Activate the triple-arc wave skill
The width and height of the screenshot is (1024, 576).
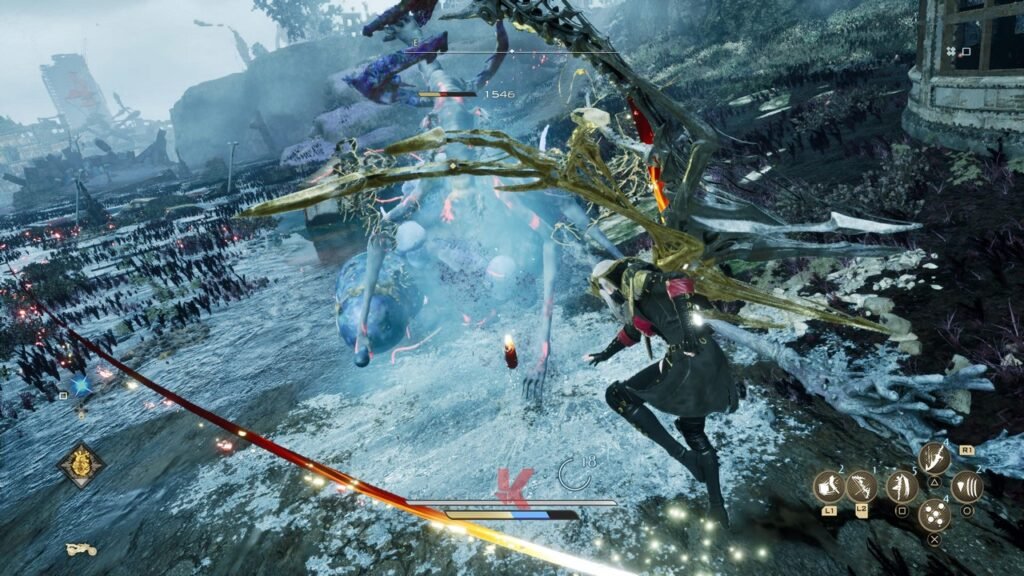967,487
